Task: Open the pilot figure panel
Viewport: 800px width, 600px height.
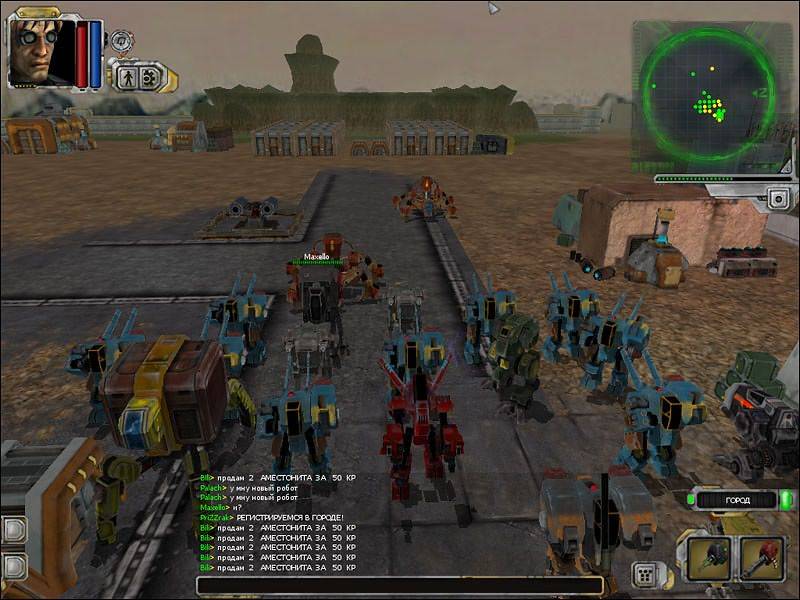Action: (129, 76)
